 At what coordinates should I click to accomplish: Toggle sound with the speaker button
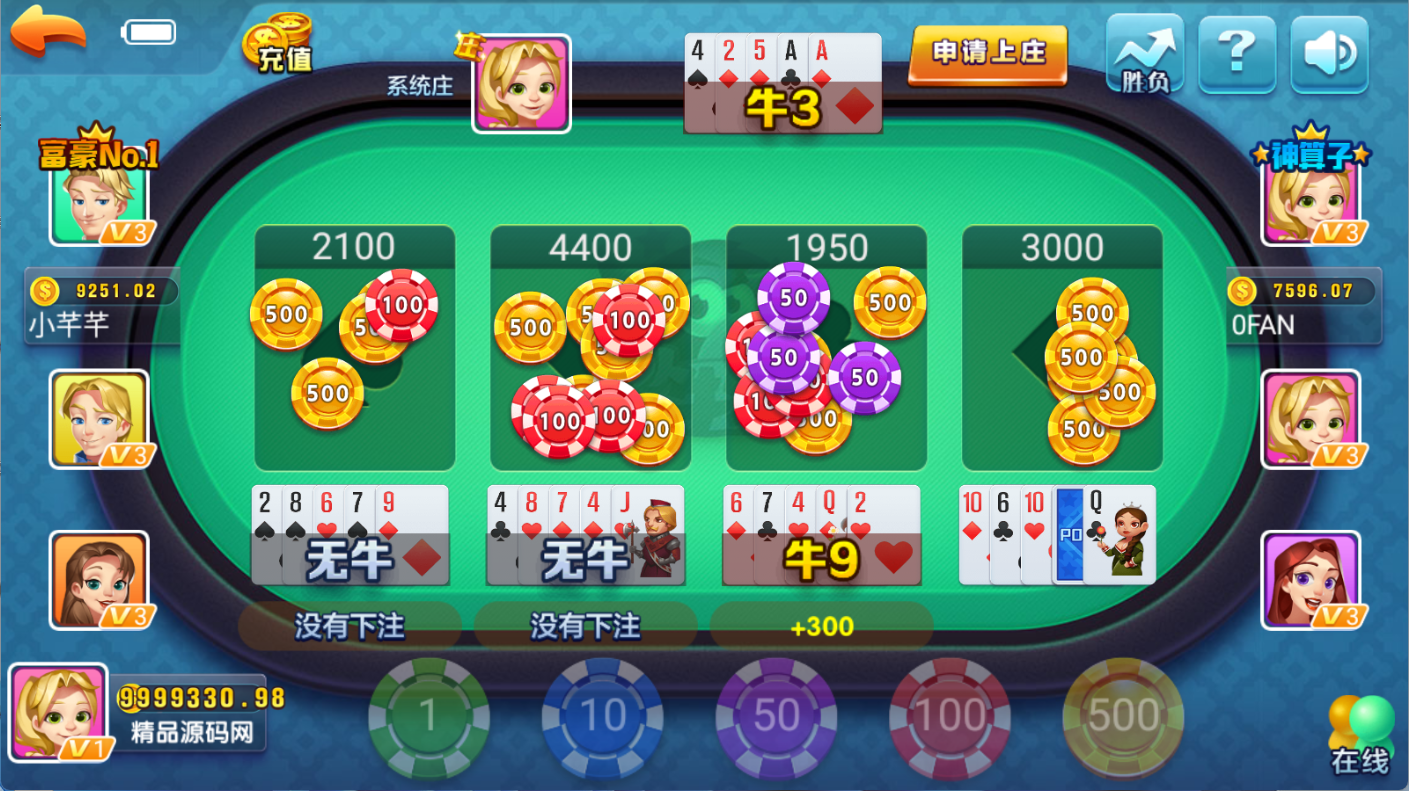tap(1329, 54)
